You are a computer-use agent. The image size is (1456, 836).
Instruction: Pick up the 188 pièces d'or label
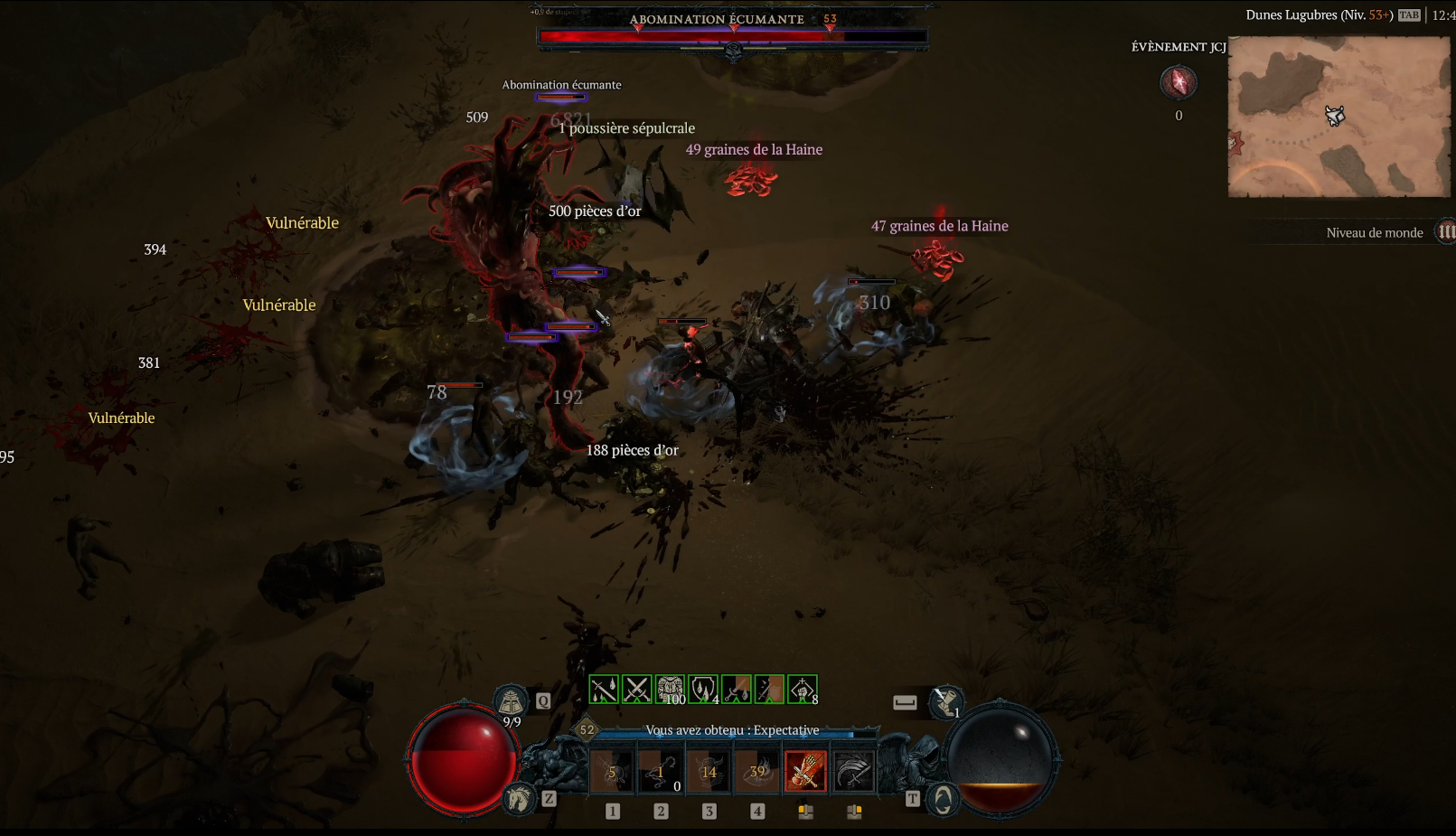click(632, 450)
